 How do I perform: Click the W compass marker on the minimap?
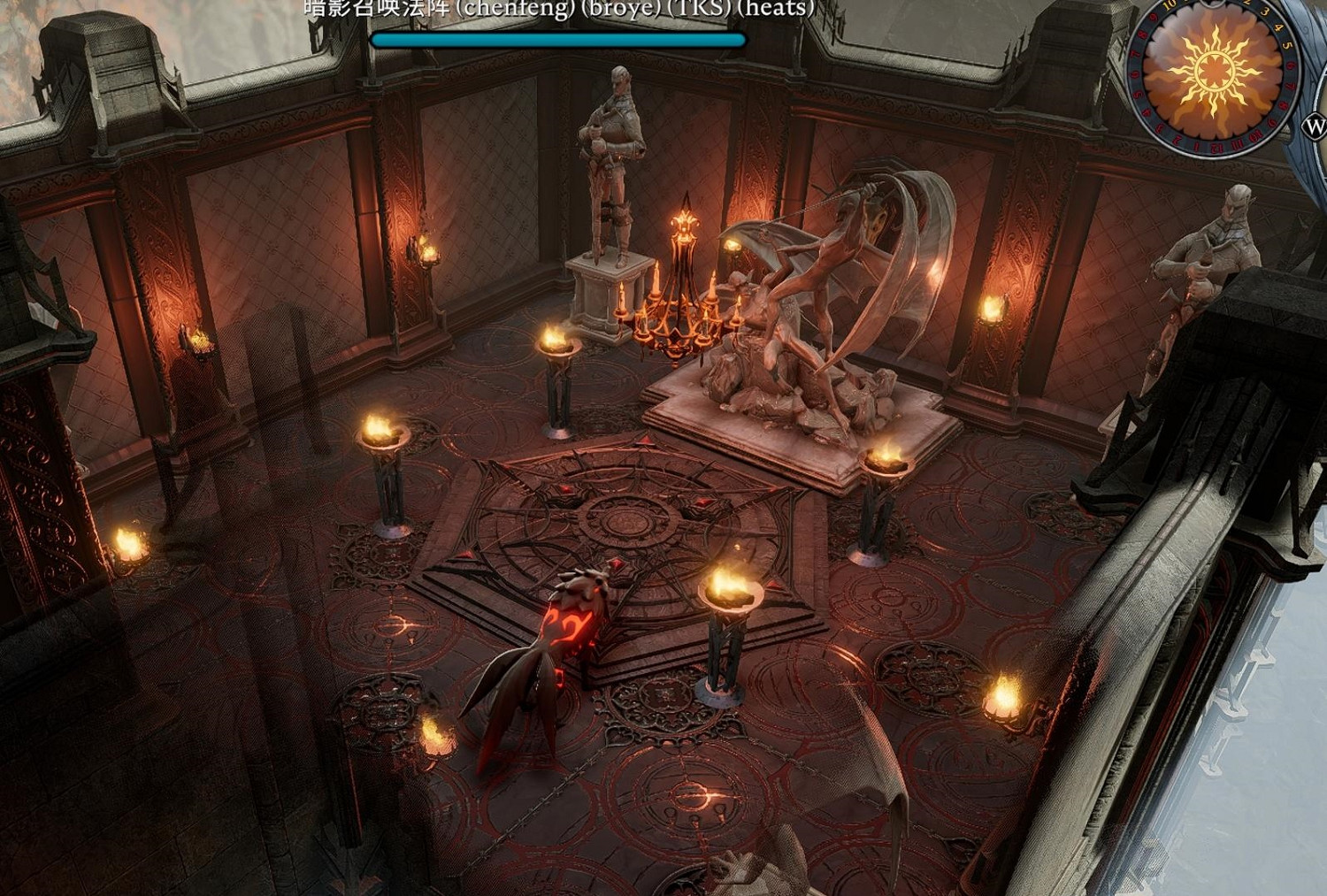coord(1315,127)
